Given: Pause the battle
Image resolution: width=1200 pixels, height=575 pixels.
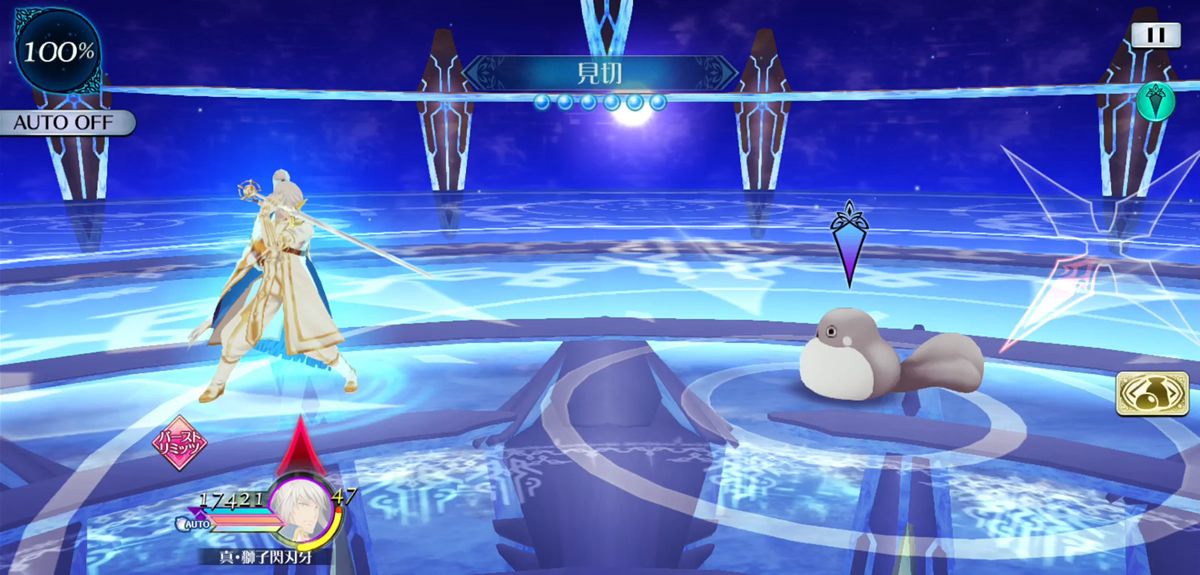Looking at the screenshot, I should point(1156,34).
